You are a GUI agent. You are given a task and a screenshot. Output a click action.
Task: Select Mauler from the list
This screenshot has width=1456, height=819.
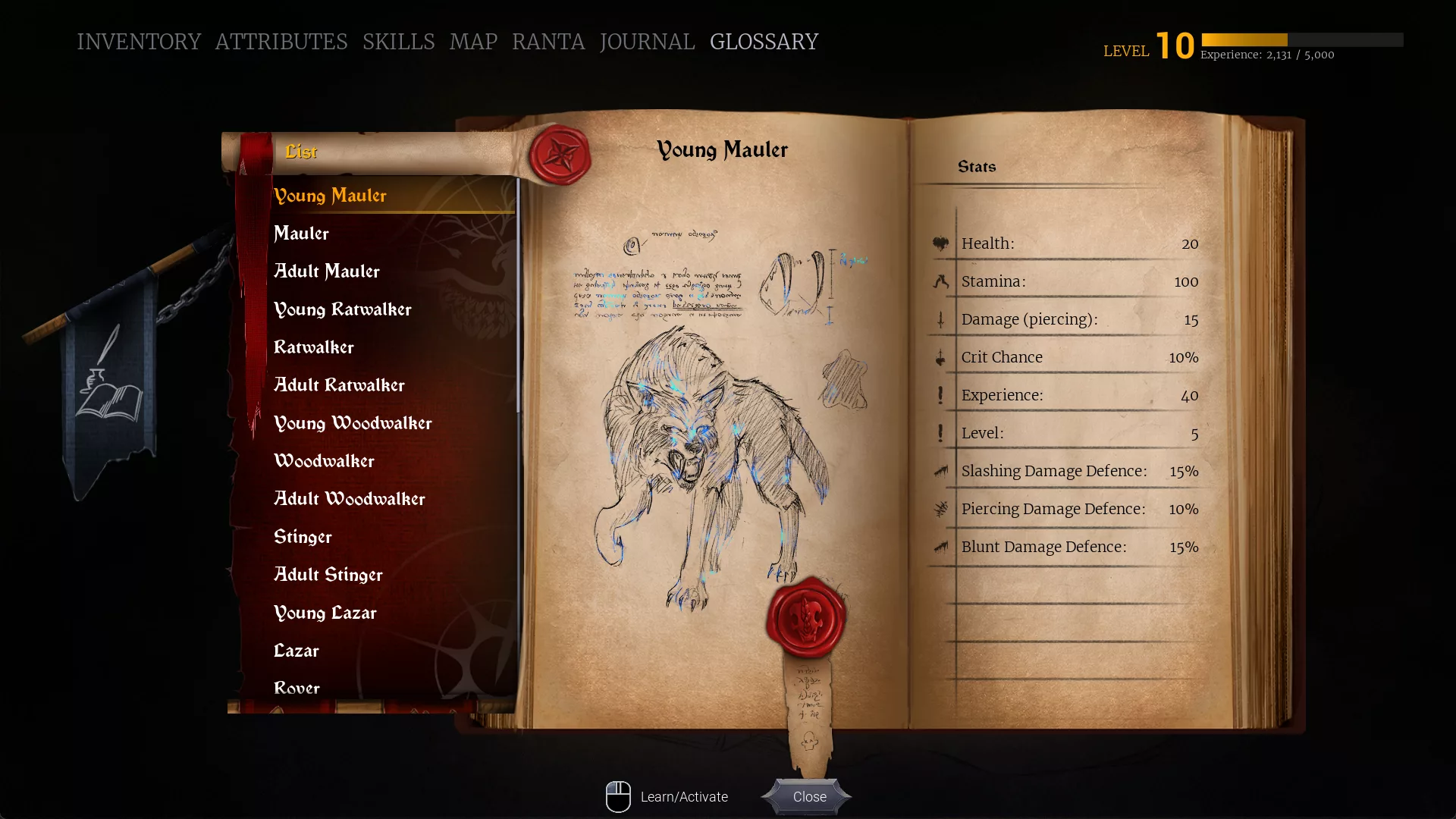pos(302,234)
